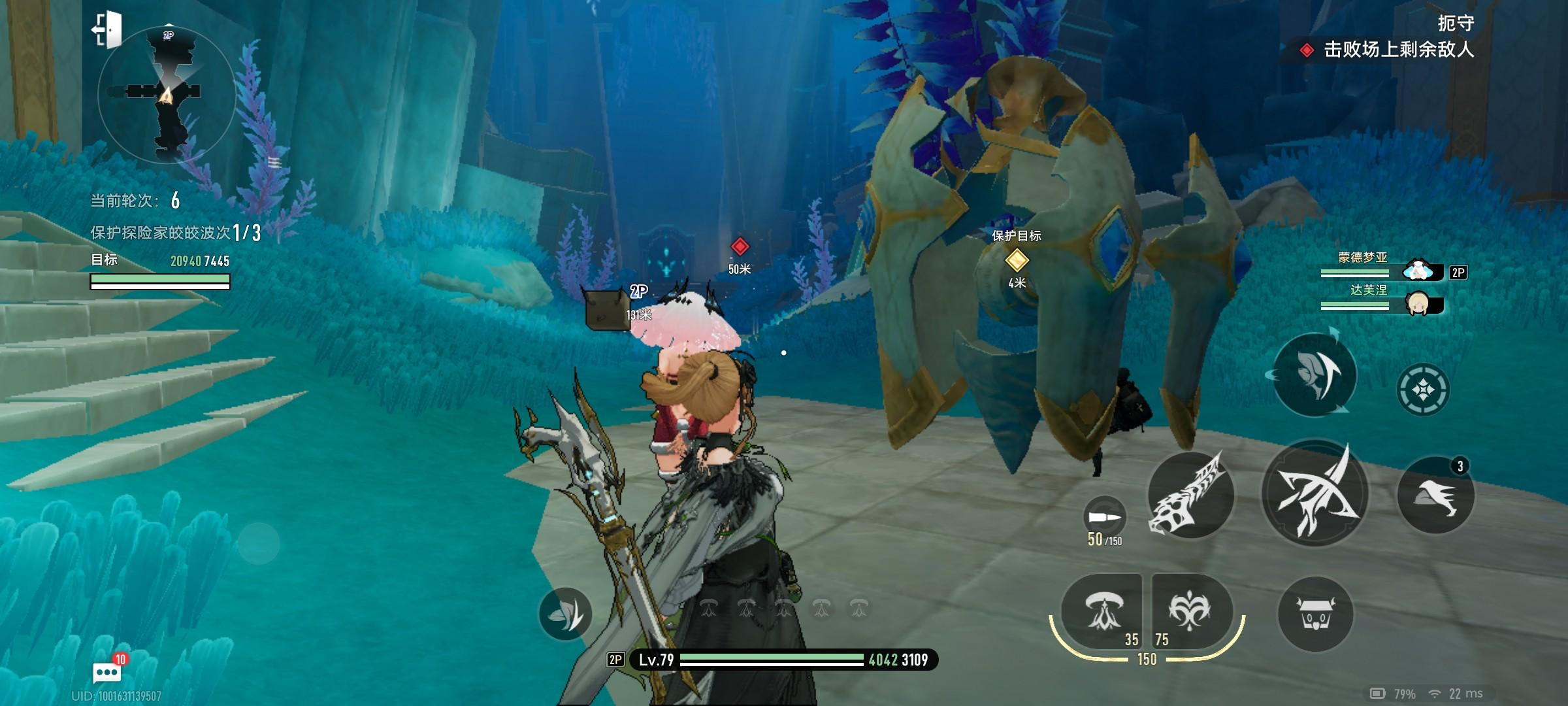This screenshot has width=1568, height=706.
Task: Use the bow ranged attack button
Action: pyautogui.click(x=1315, y=495)
